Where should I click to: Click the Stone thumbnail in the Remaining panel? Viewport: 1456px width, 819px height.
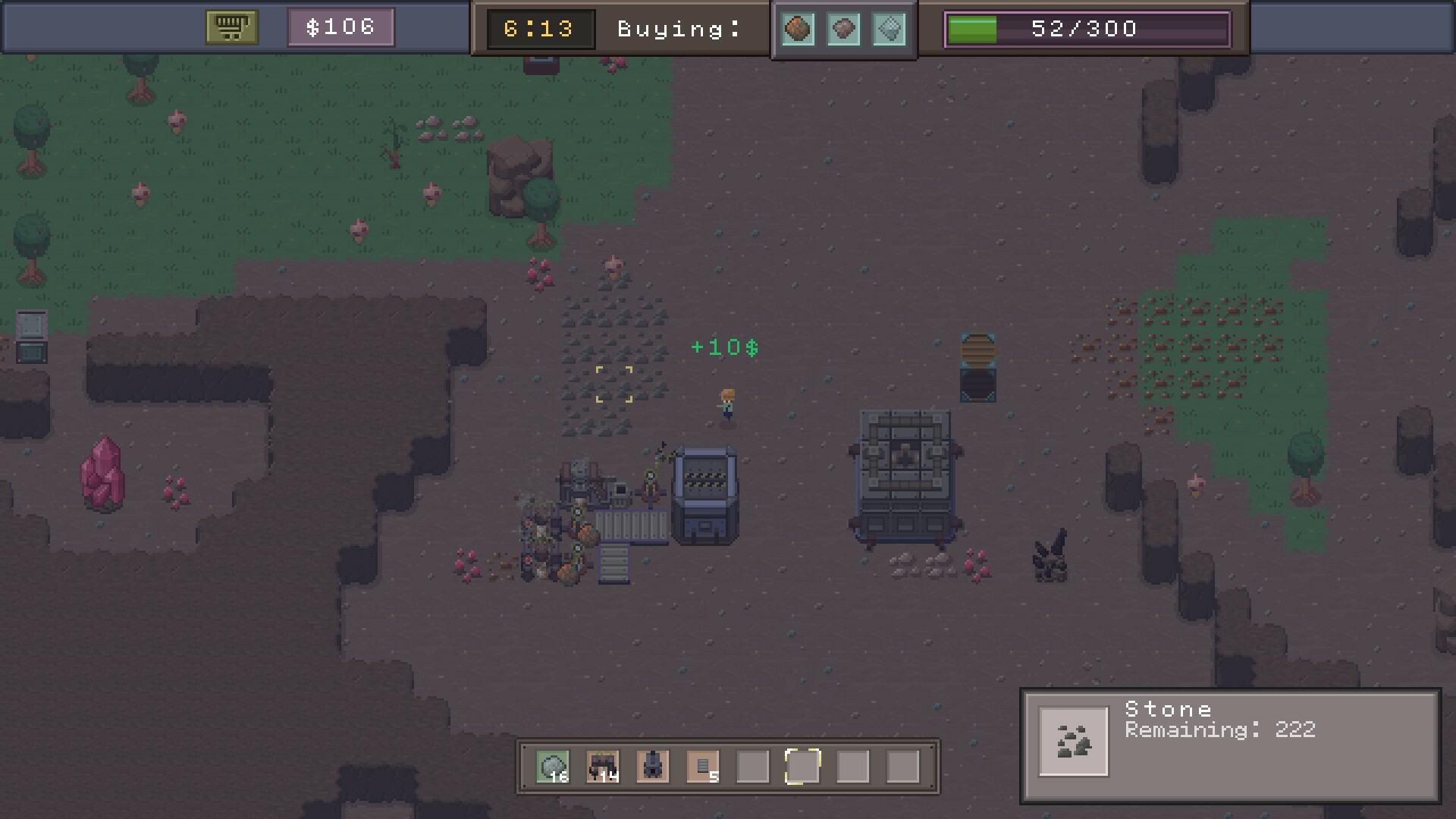(1074, 741)
